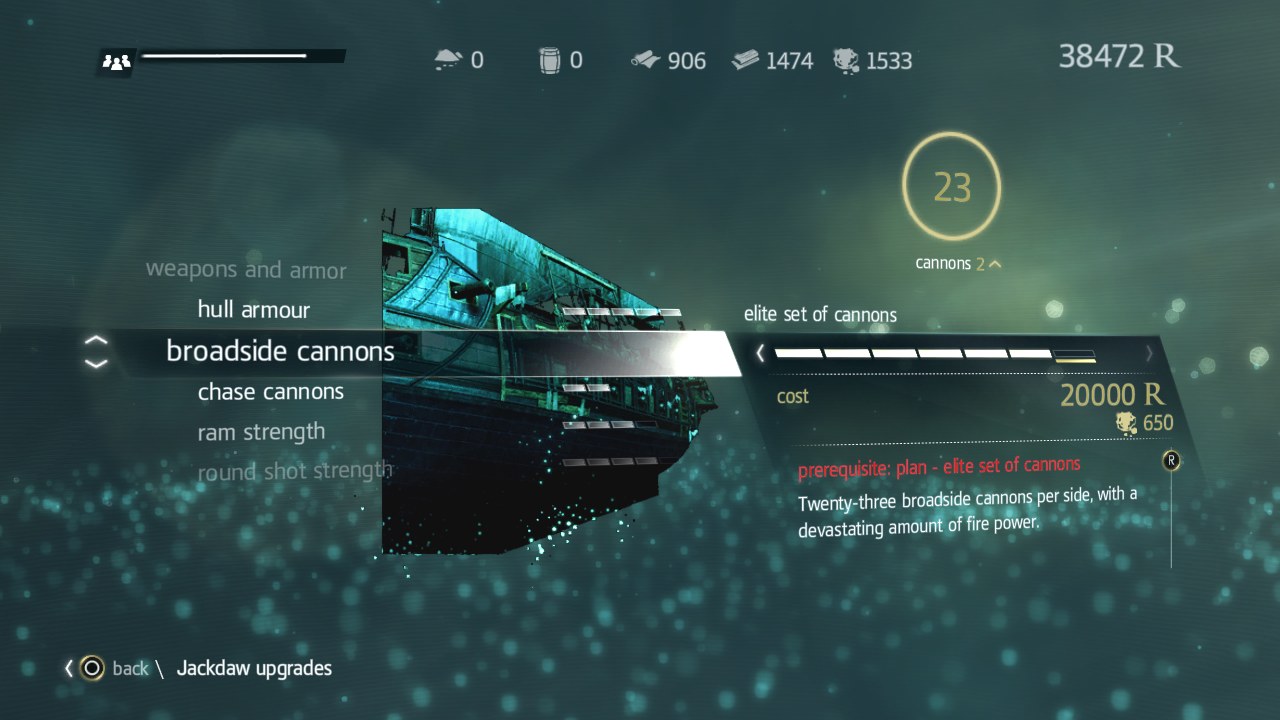This screenshot has width=1280, height=720.
Task: Open the ram strength upgrade section
Action: pyautogui.click(x=261, y=431)
